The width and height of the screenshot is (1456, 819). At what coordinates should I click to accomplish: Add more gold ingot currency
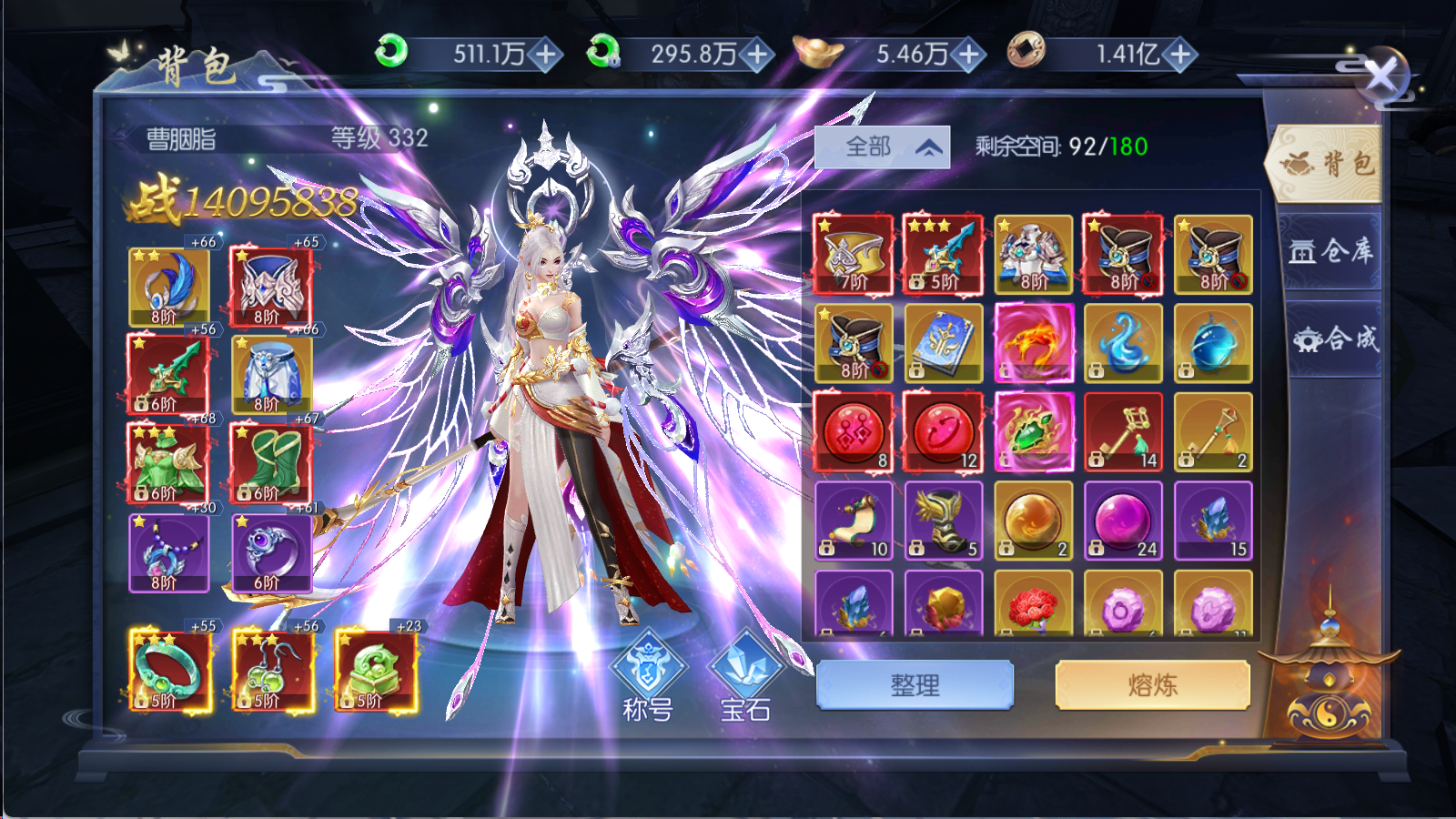pyautogui.click(x=969, y=55)
